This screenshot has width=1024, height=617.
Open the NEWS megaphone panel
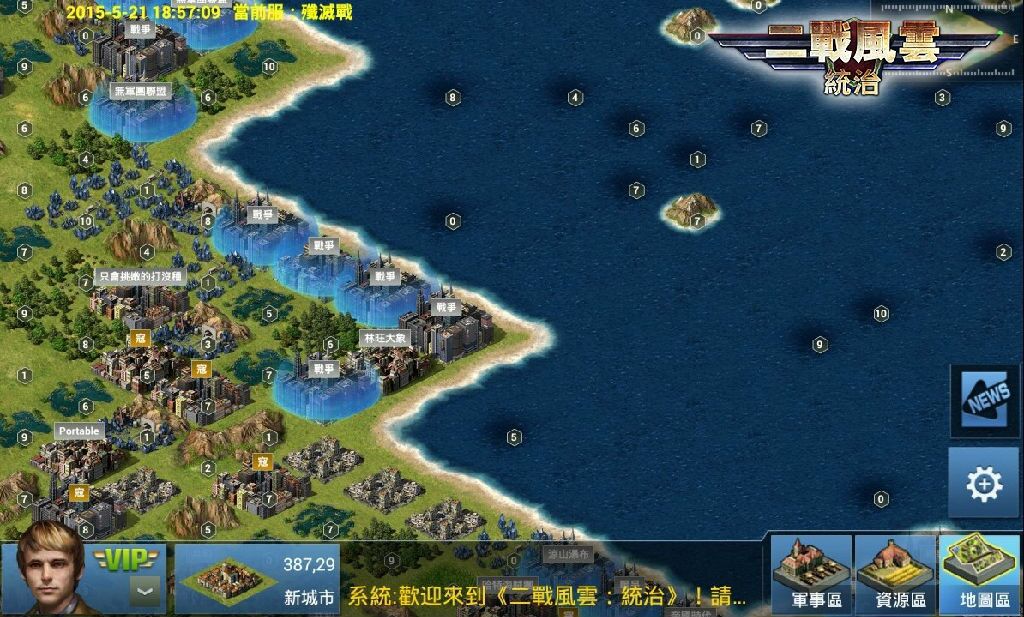click(x=985, y=401)
